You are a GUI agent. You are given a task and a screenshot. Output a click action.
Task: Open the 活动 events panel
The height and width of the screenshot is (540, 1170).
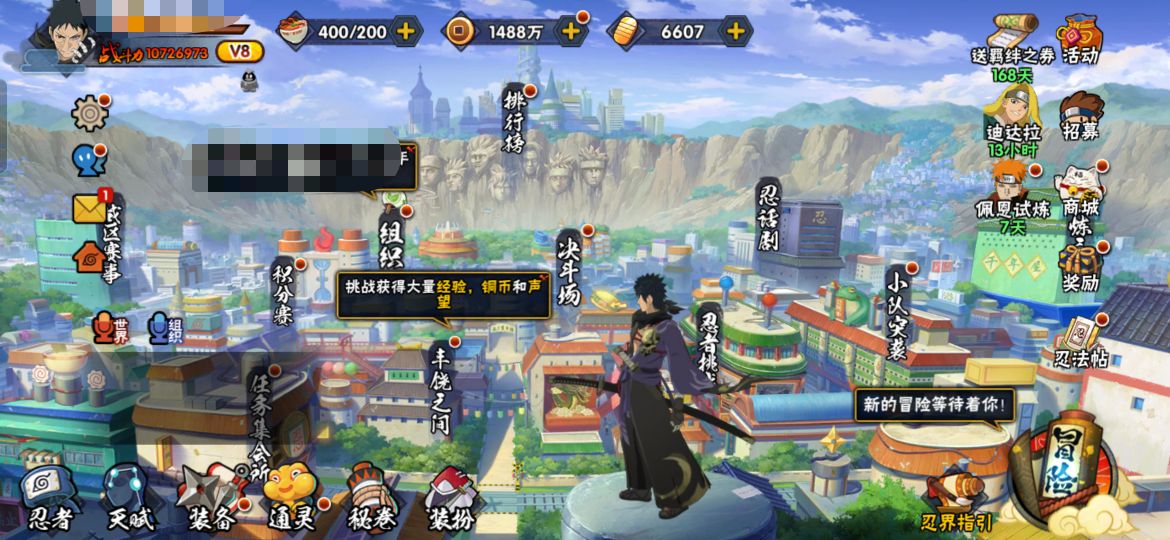click(1080, 40)
